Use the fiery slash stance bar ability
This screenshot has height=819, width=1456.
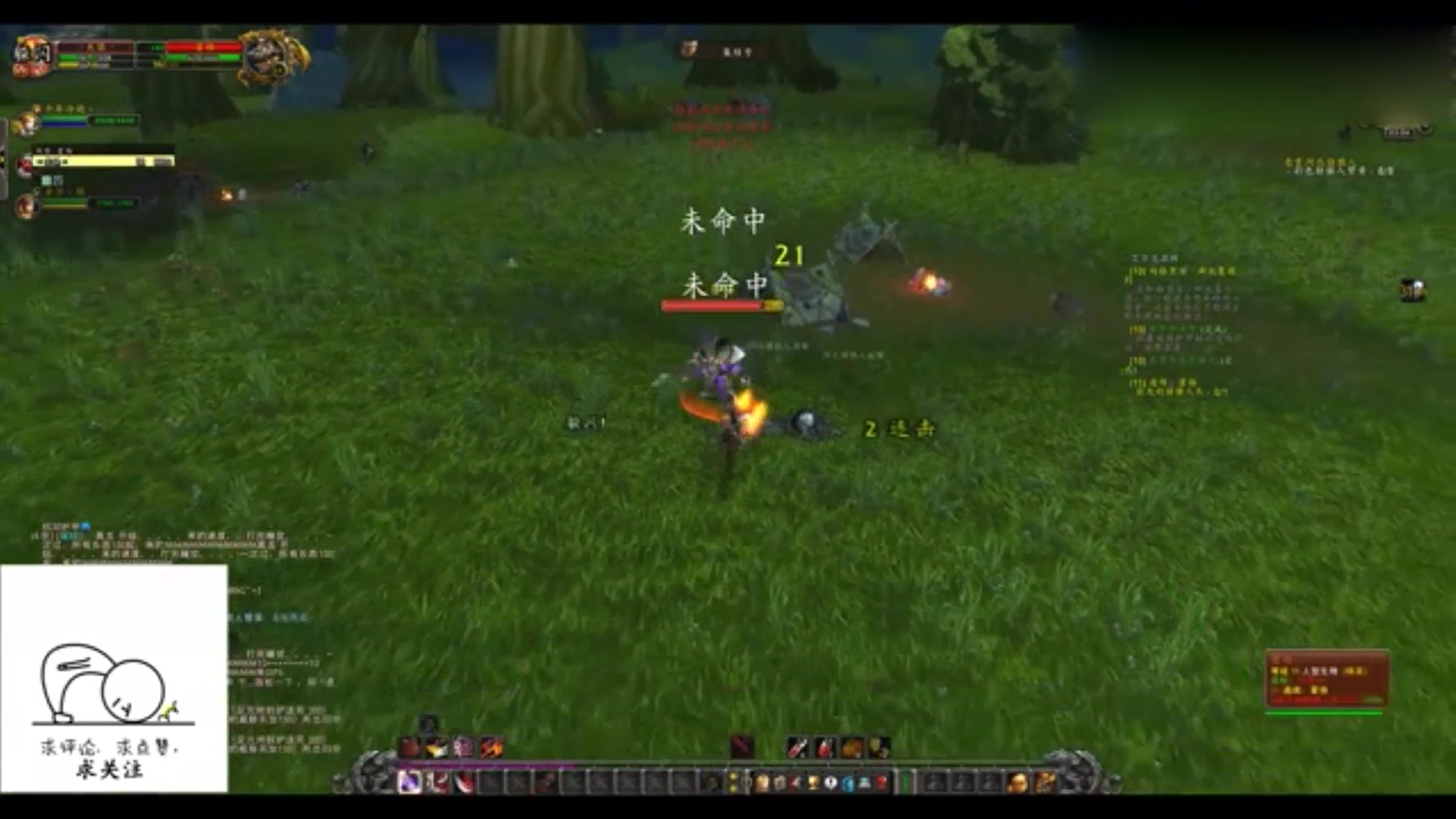[491, 748]
